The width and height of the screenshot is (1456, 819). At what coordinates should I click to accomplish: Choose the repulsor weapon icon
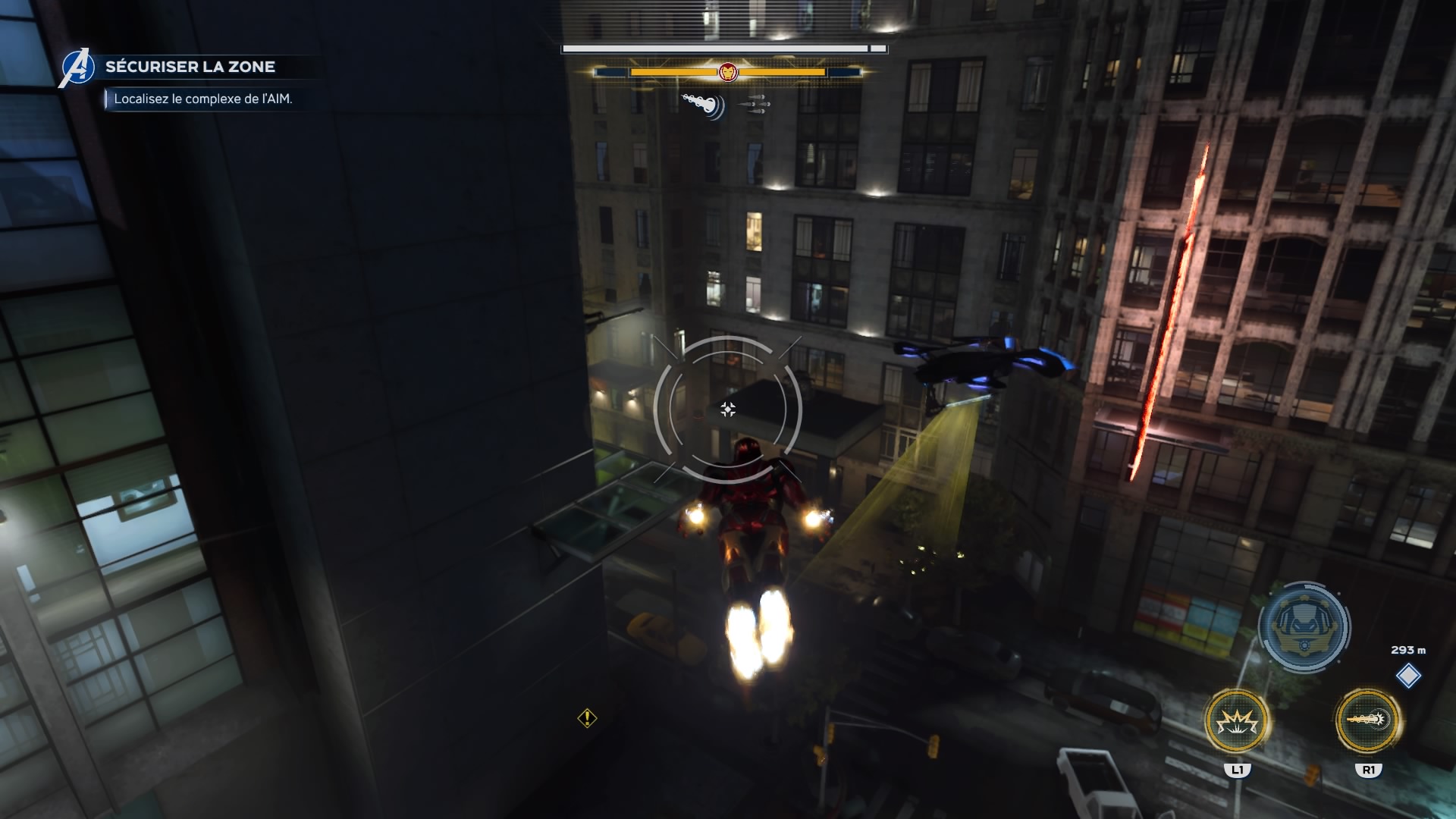point(702,105)
